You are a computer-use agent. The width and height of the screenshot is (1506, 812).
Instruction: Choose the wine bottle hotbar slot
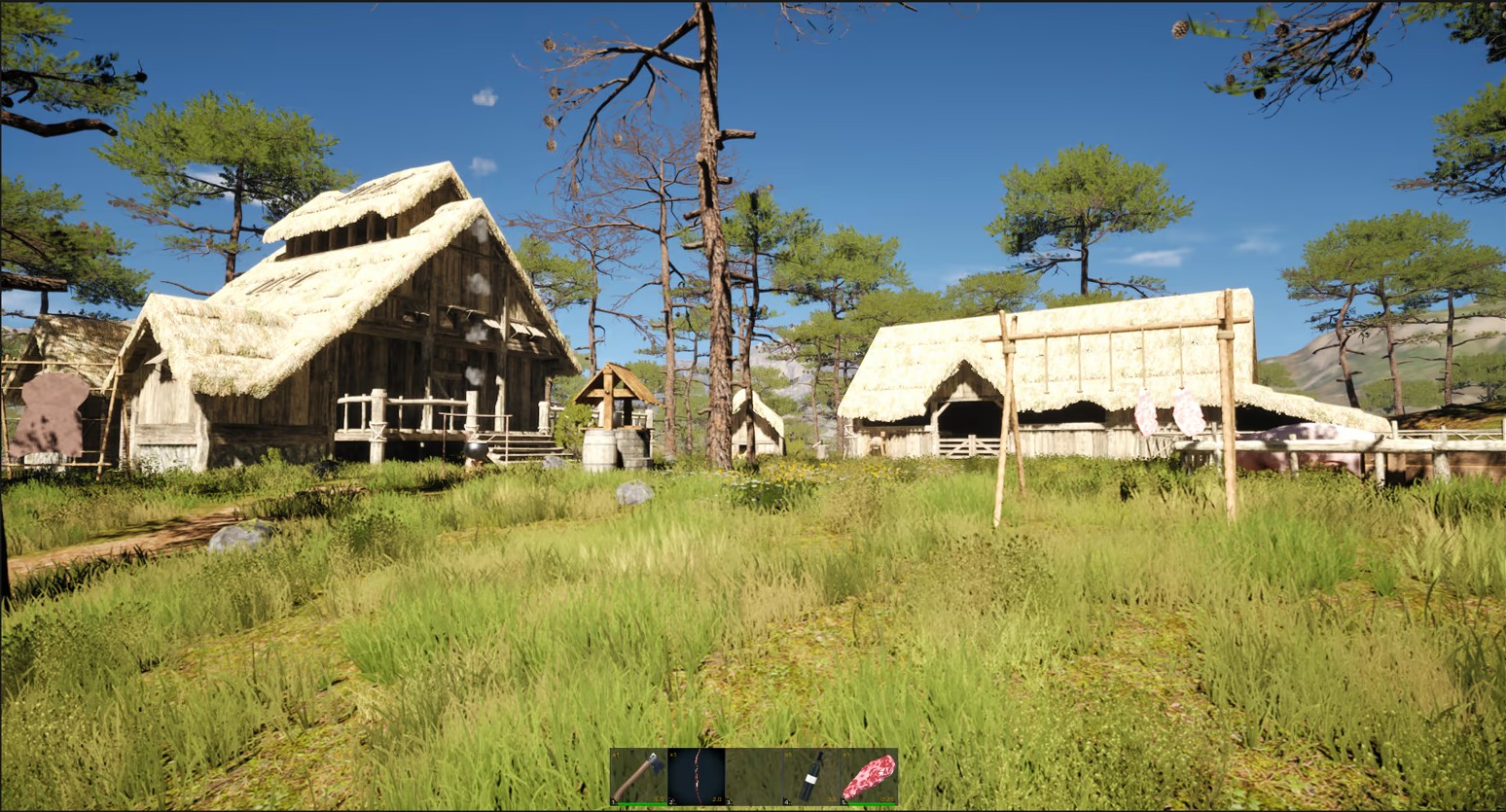tap(811, 776)
